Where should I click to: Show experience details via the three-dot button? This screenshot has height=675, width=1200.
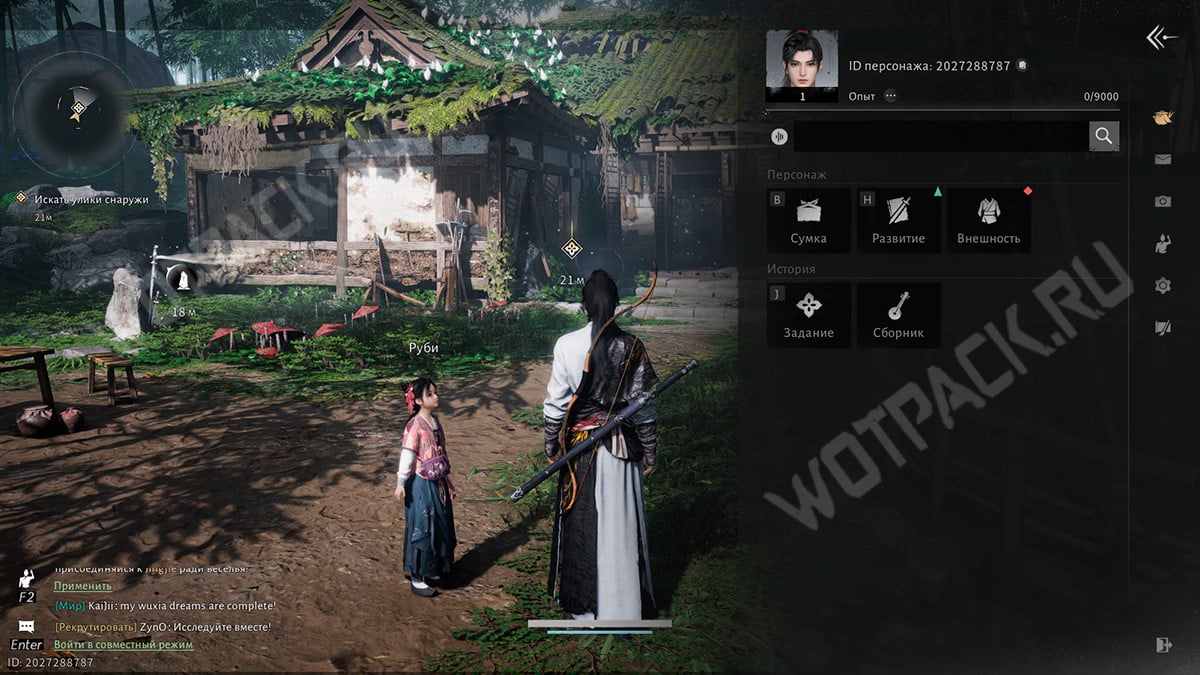890,96
